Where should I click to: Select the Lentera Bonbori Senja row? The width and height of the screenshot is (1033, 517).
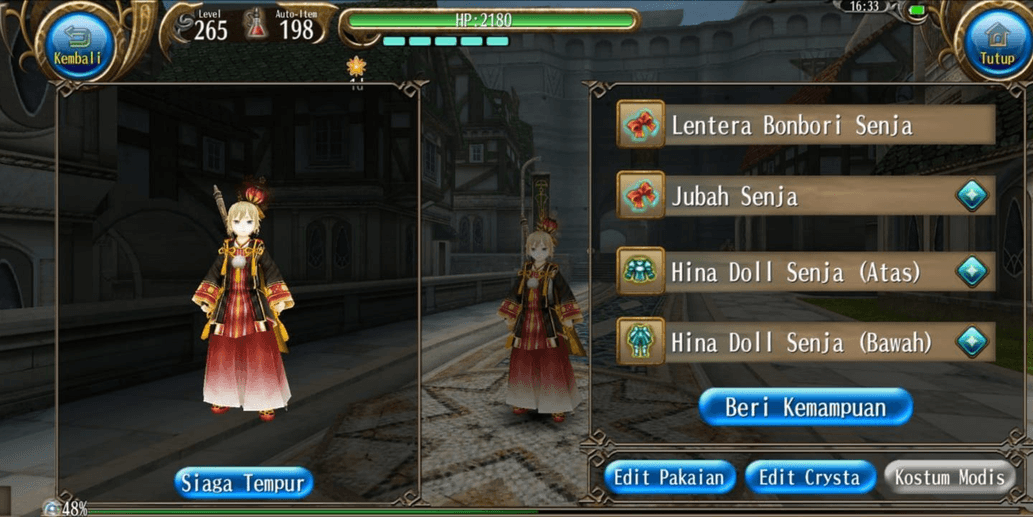point(805,126)
